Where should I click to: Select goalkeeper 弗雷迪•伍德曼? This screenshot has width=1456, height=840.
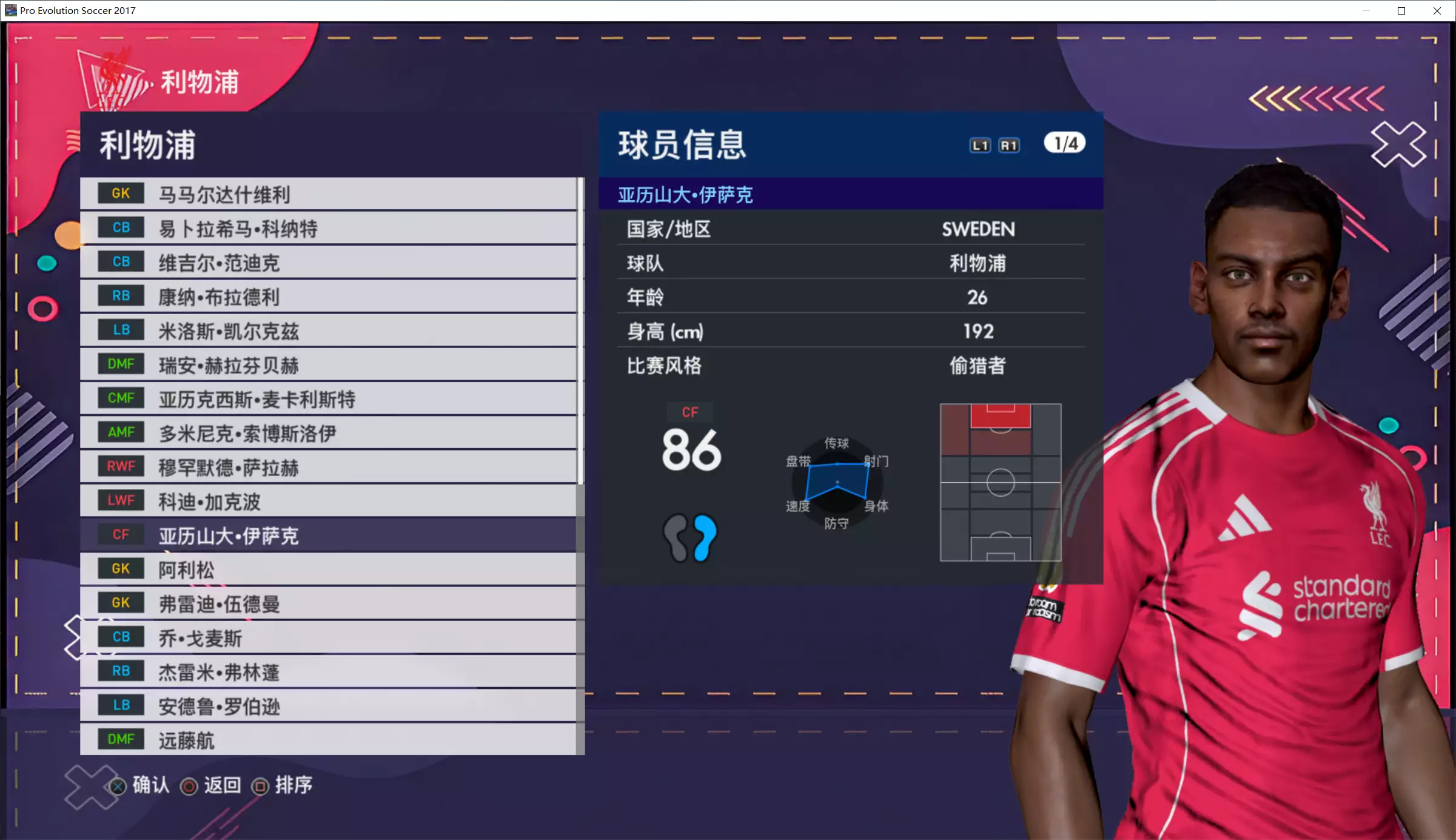tap(327, 603)
